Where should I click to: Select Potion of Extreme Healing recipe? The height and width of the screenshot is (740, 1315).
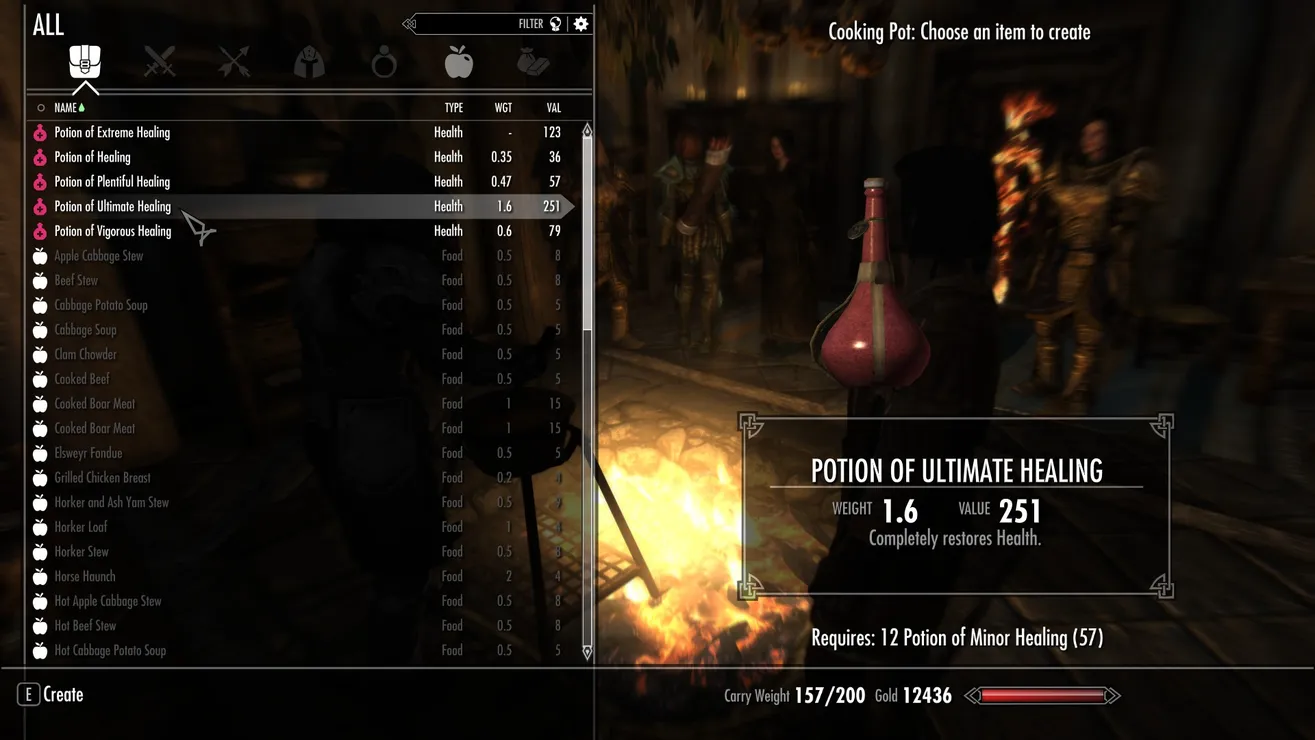[x=112, y=132]
